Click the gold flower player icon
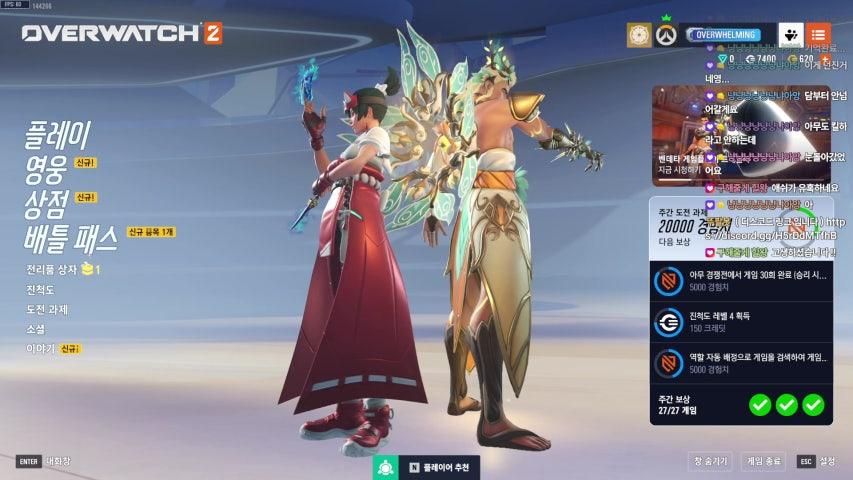 tap(639, 35)
